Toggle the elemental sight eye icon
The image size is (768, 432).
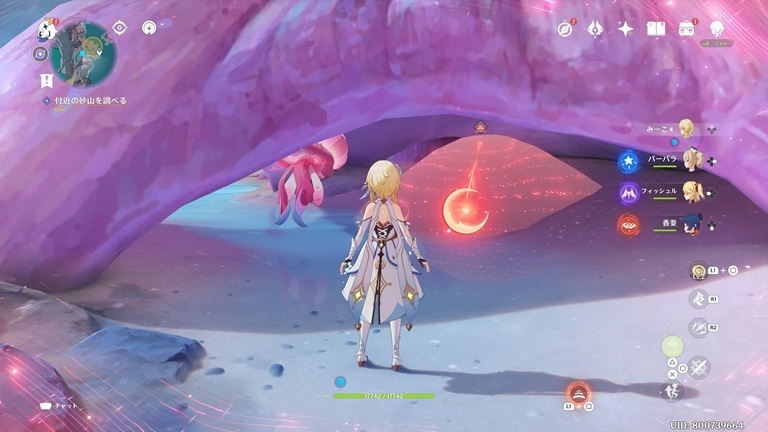point(119,28)
